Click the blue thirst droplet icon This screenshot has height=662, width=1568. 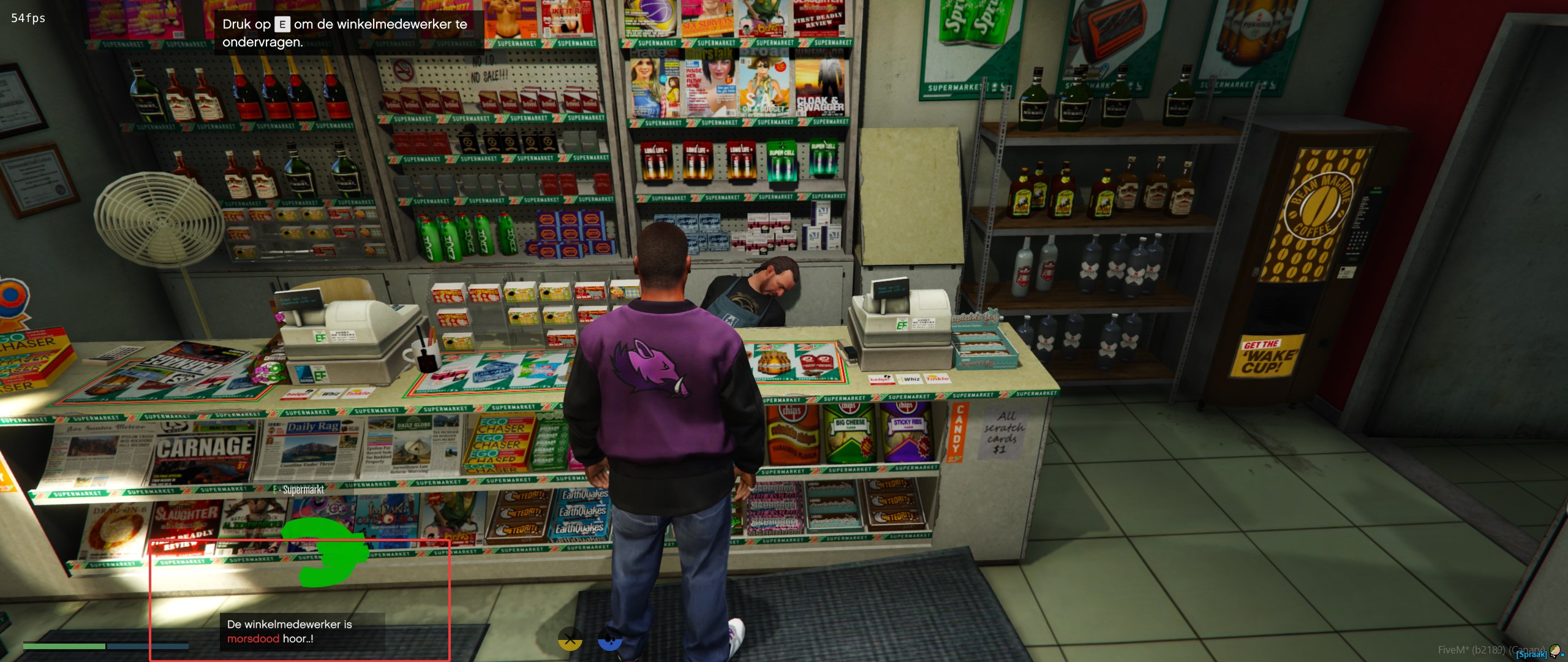(609, 641)
